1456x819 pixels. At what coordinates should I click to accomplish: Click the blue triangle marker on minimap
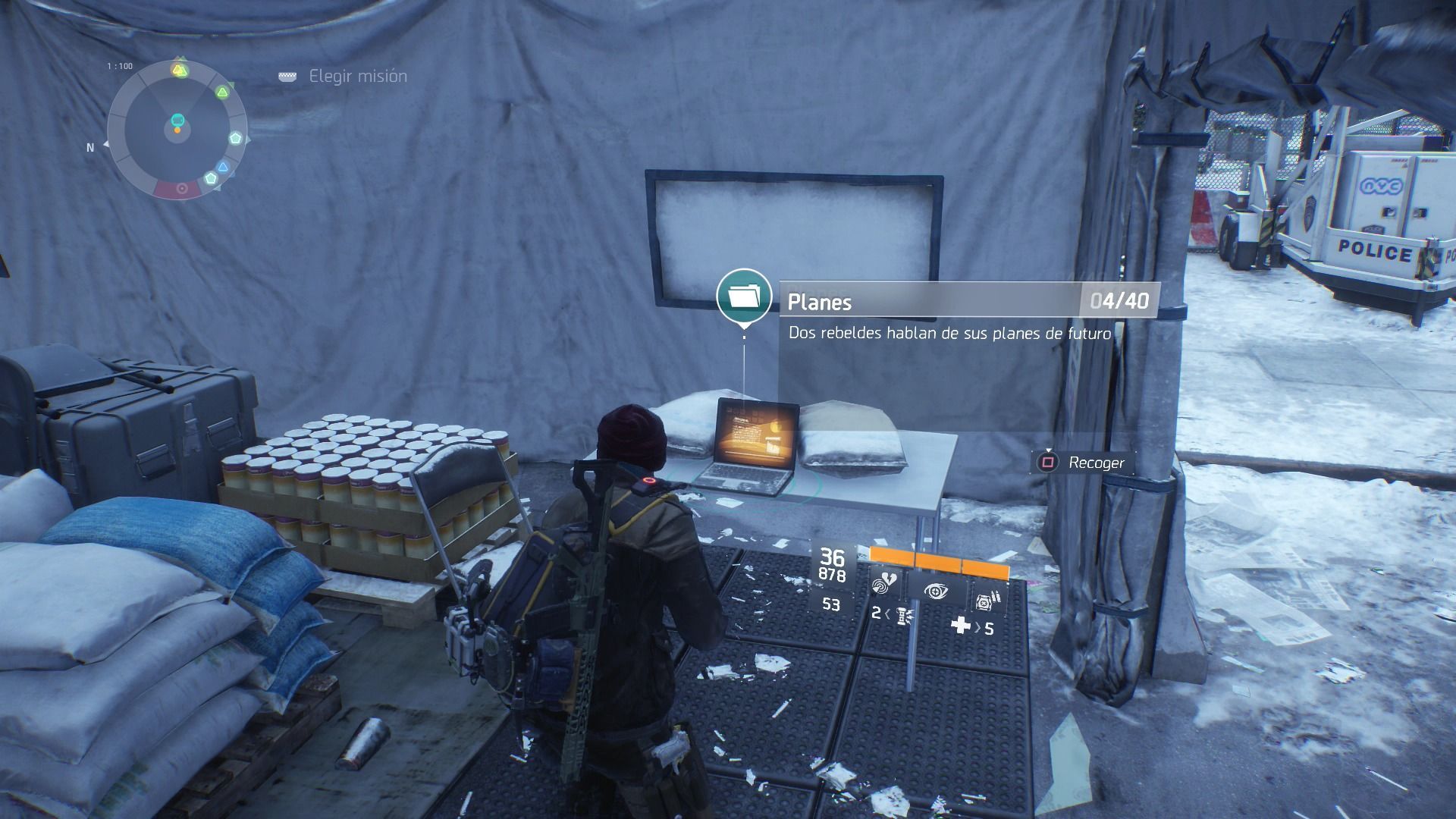tap(222, 168)
